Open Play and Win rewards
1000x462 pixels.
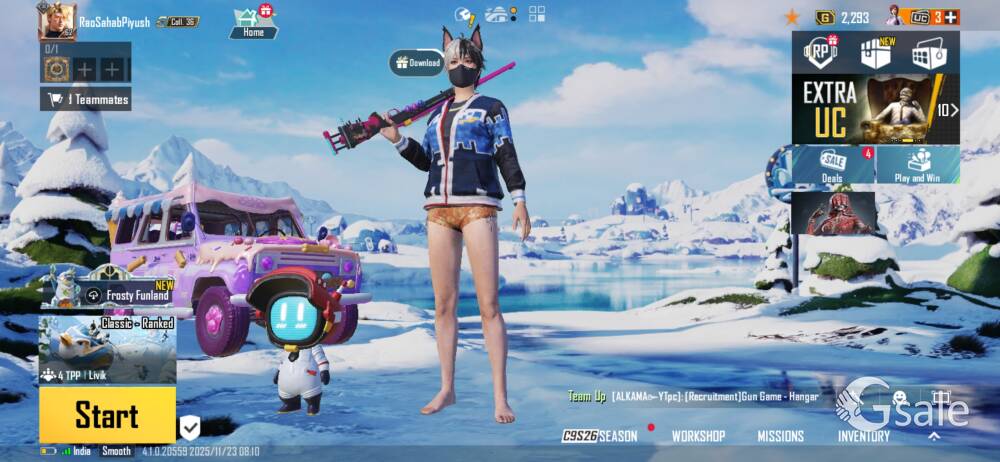pos(918,165)
